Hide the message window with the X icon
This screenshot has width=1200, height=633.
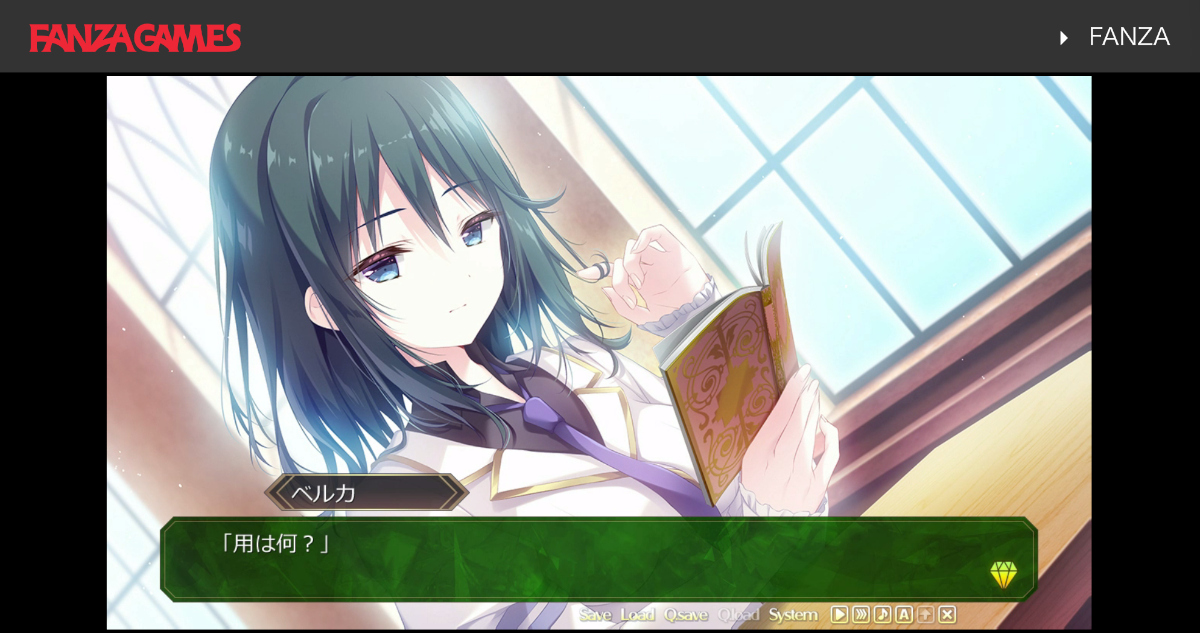[x=947, y=615]
